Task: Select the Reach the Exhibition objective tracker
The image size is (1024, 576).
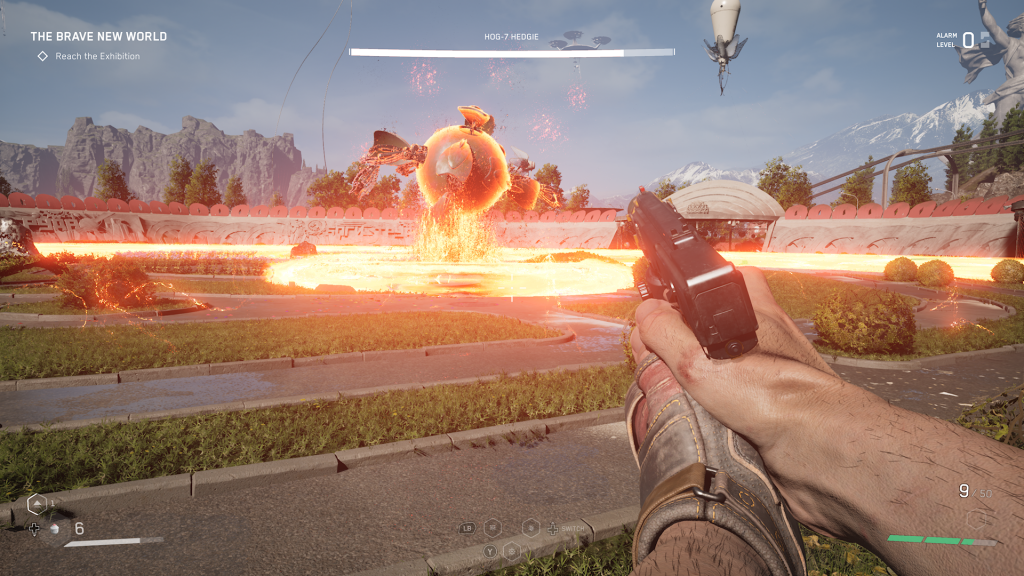Action: (88, 56)
